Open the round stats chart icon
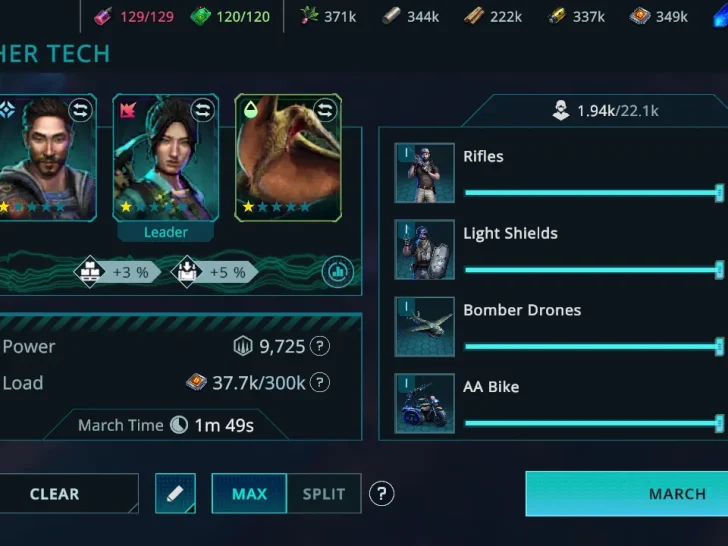This screenshot has height=546, width=728. coord(337,271)
